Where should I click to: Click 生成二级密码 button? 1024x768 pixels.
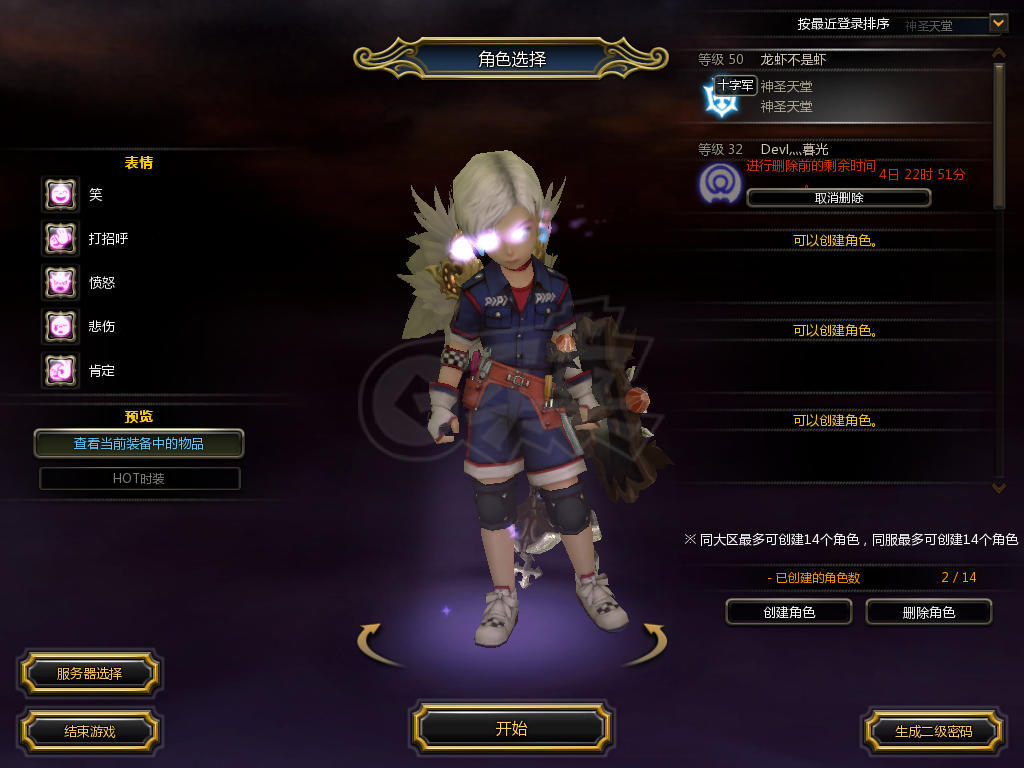coord(933,731)
